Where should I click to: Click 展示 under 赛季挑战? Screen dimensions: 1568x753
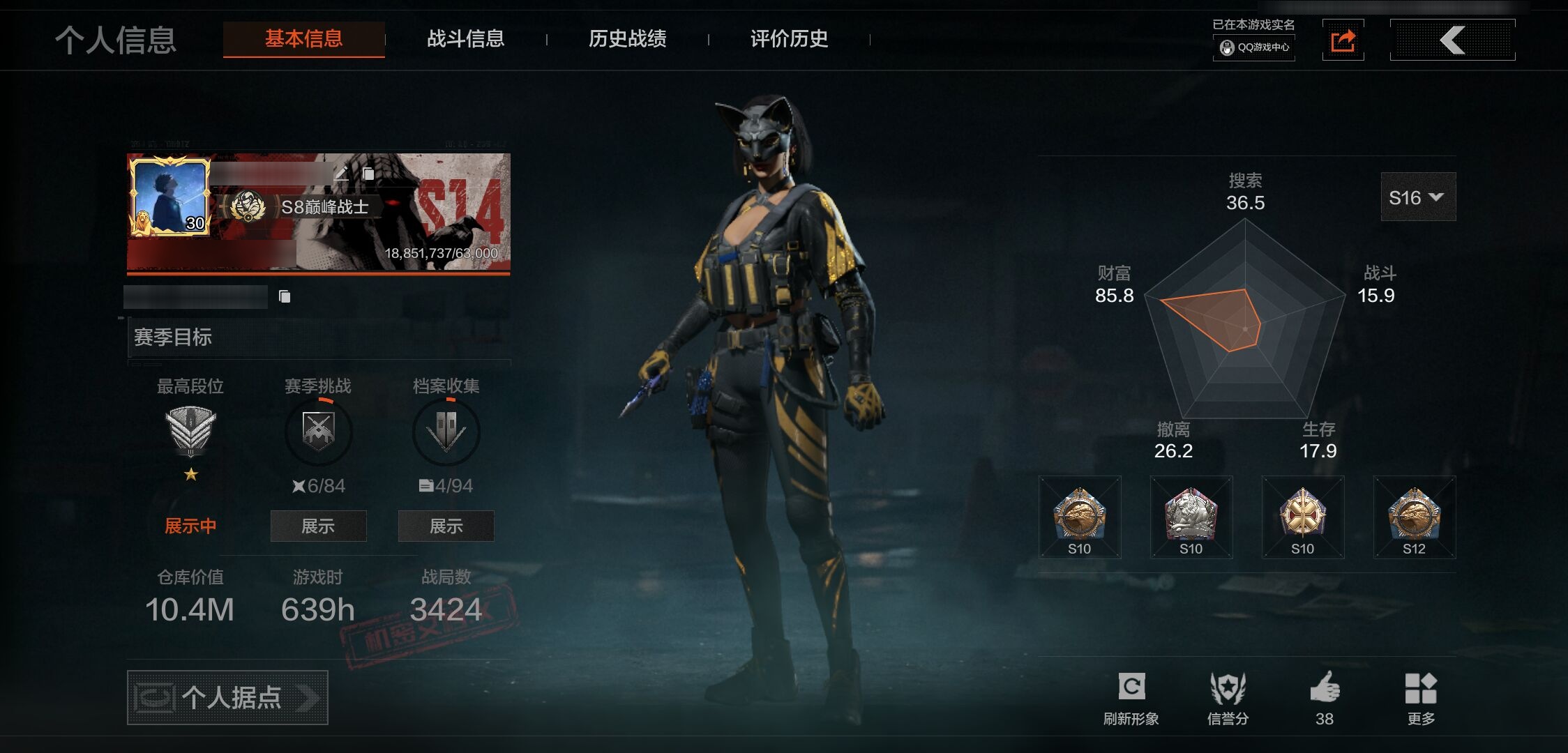(318, 526)
